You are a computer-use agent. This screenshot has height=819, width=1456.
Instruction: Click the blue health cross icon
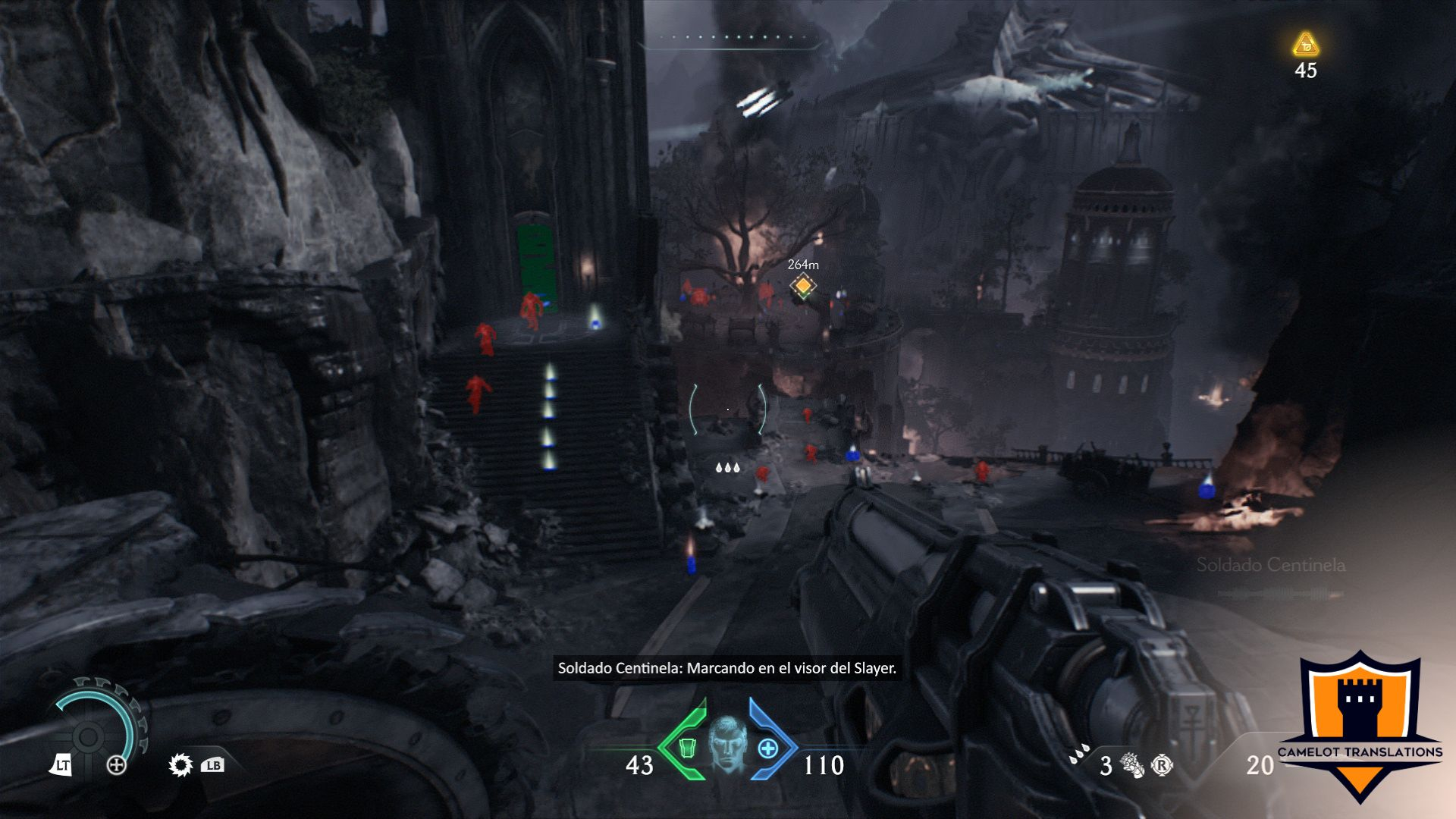[x=767, y=748]
